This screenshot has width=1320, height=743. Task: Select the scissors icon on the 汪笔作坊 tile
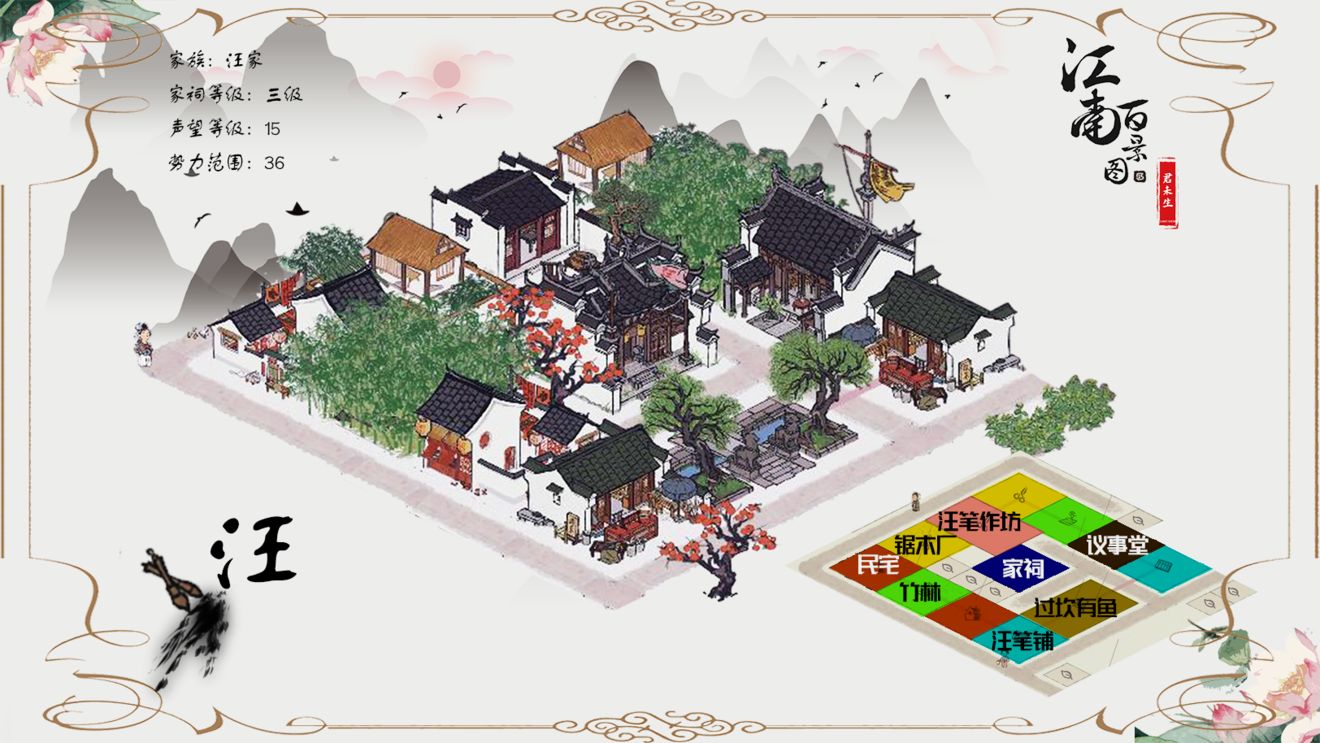click(x=1020, y=495)
